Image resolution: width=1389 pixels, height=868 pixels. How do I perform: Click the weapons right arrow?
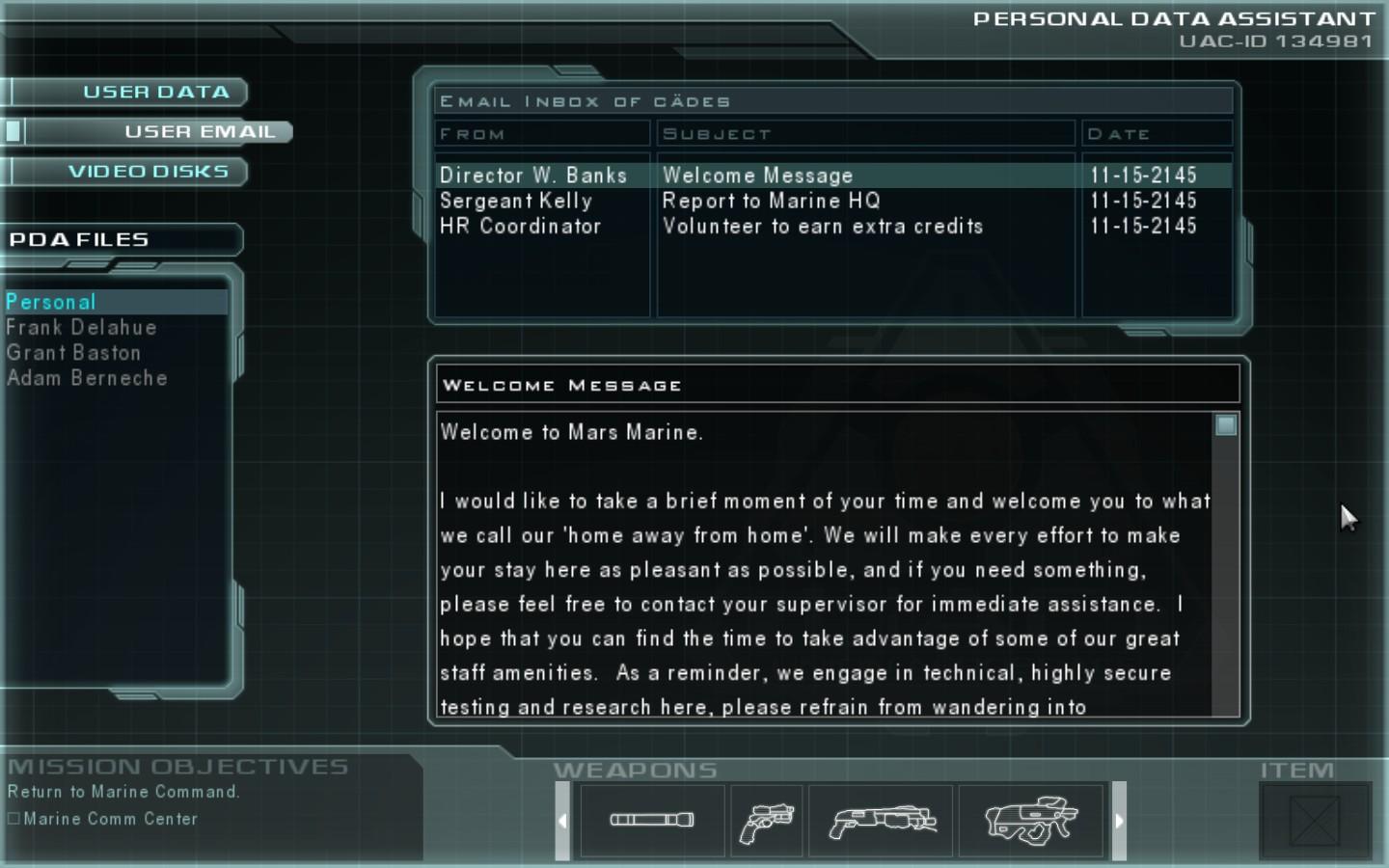[1119, 821]
